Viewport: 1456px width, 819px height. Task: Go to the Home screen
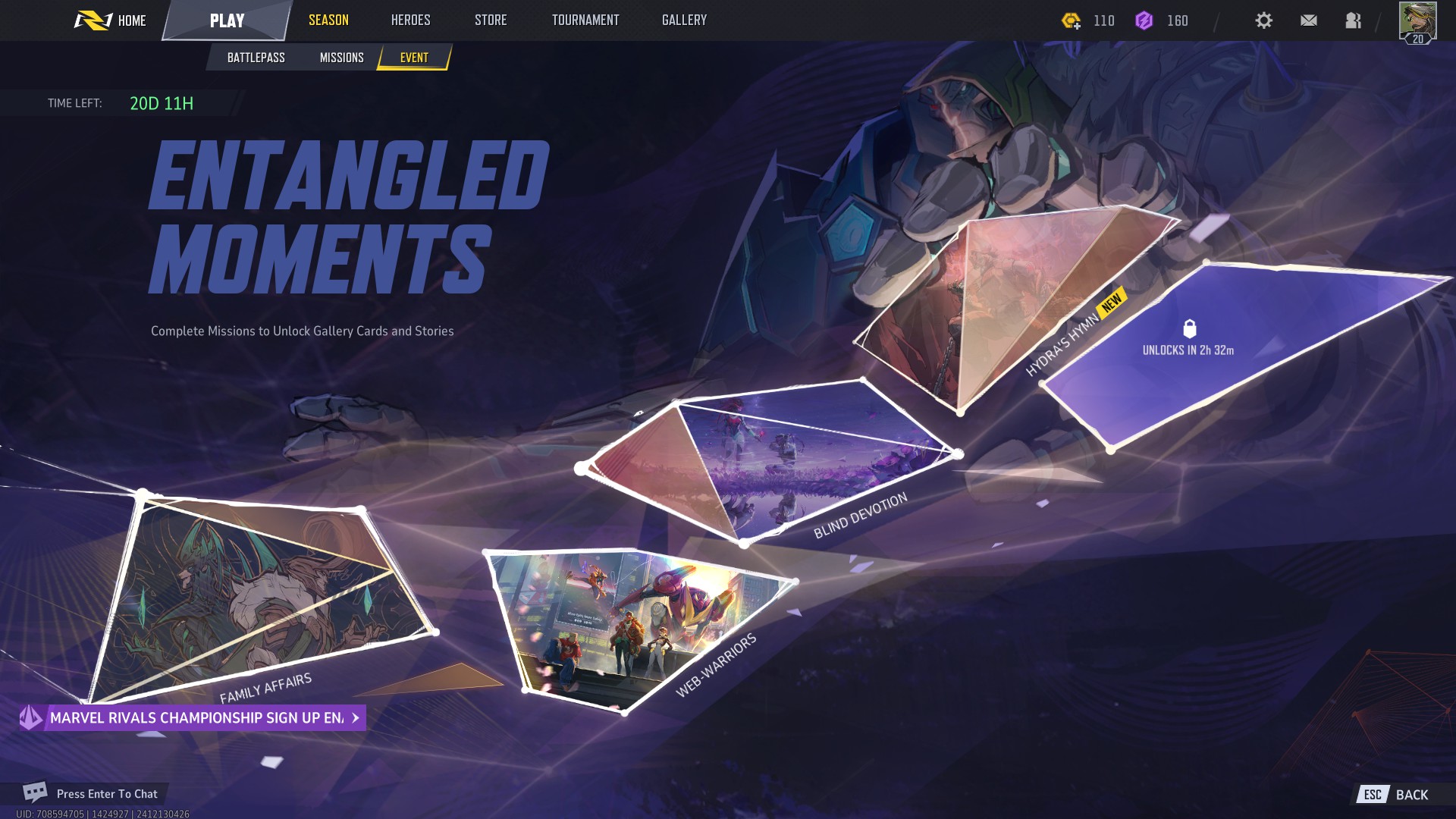tap(111, 20)
